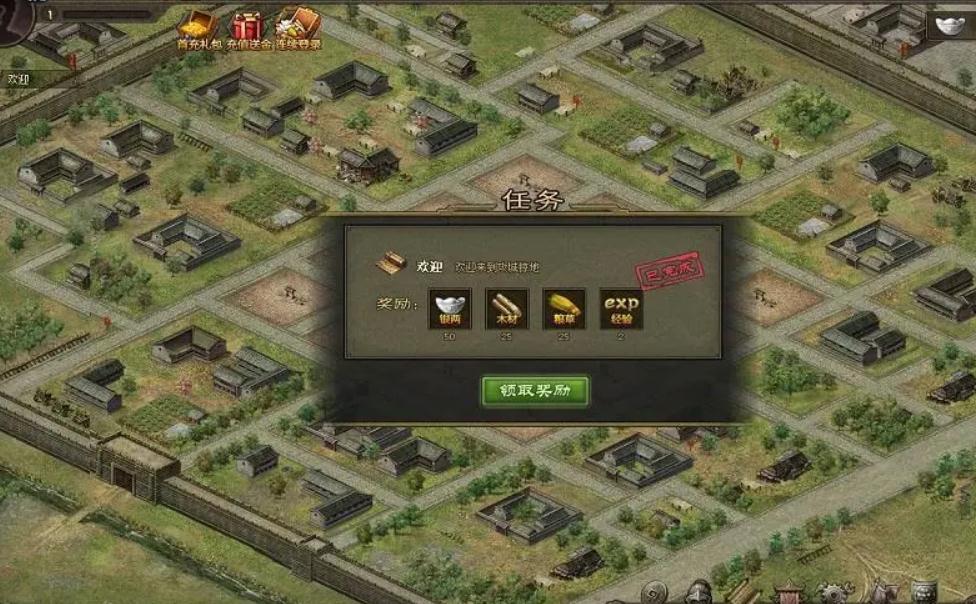Open the 欢迎 quest tracker entry
The image size is (976, 604).
[20, 78]
